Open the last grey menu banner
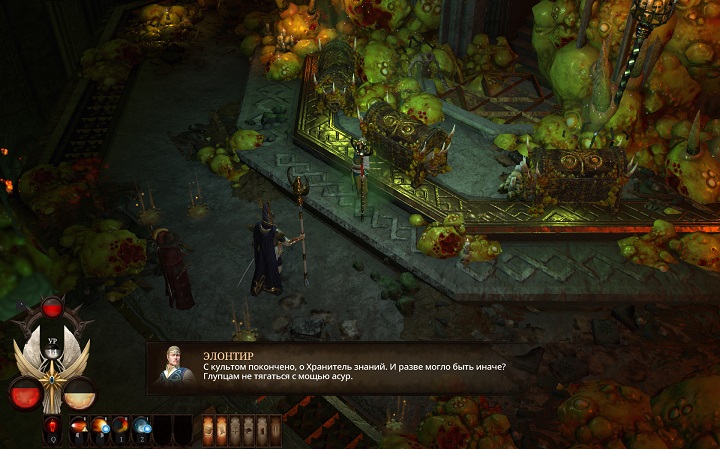This screenshot has height=449, width=720. click(274, 430)
